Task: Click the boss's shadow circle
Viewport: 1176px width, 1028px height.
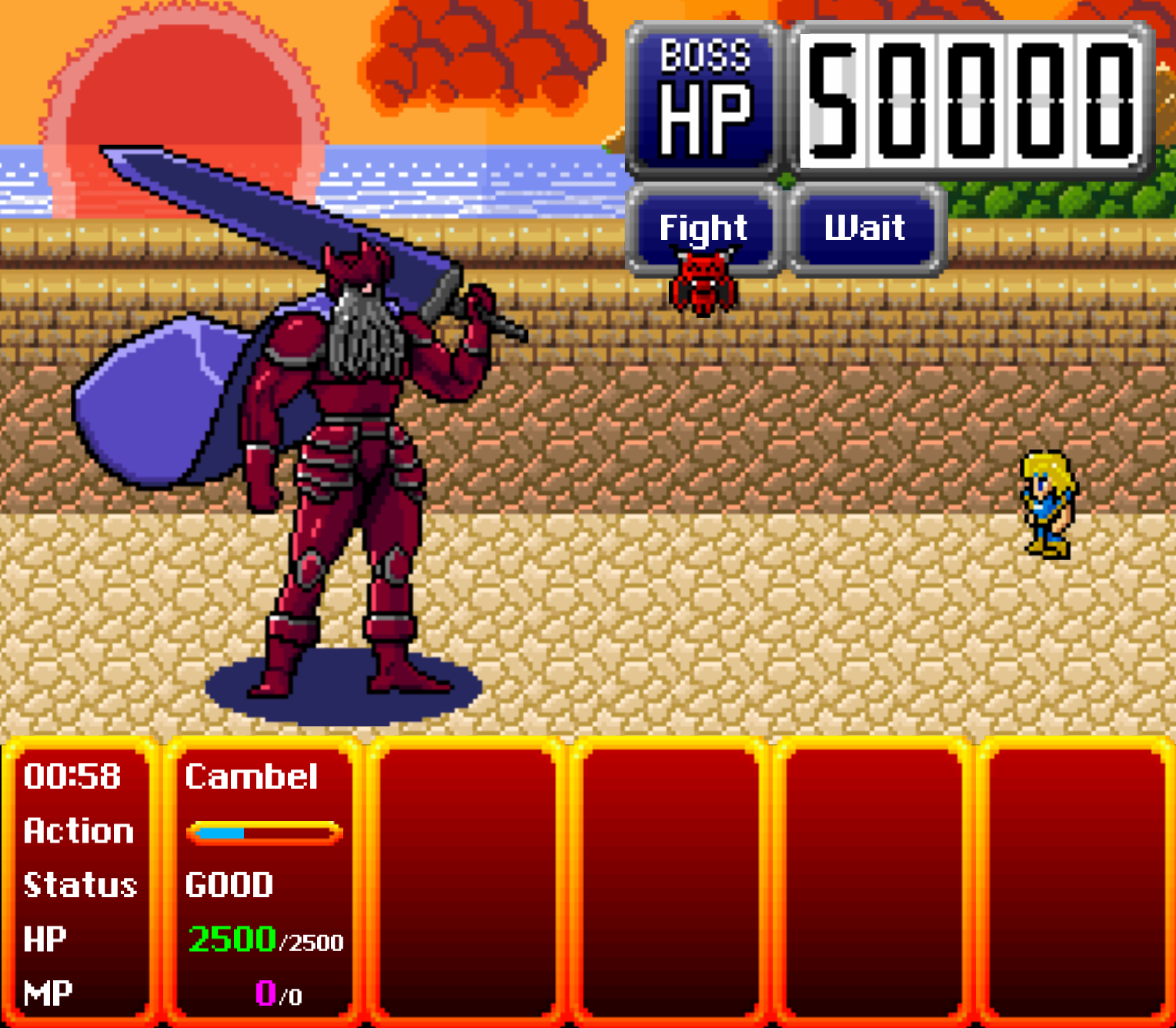Action: point(331,689)
